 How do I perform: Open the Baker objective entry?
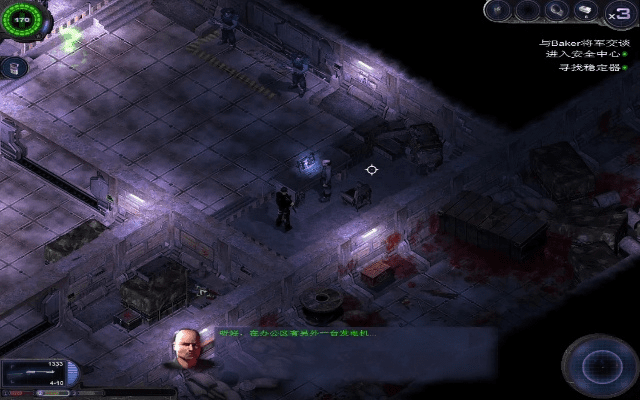click(x=585, y=43)
